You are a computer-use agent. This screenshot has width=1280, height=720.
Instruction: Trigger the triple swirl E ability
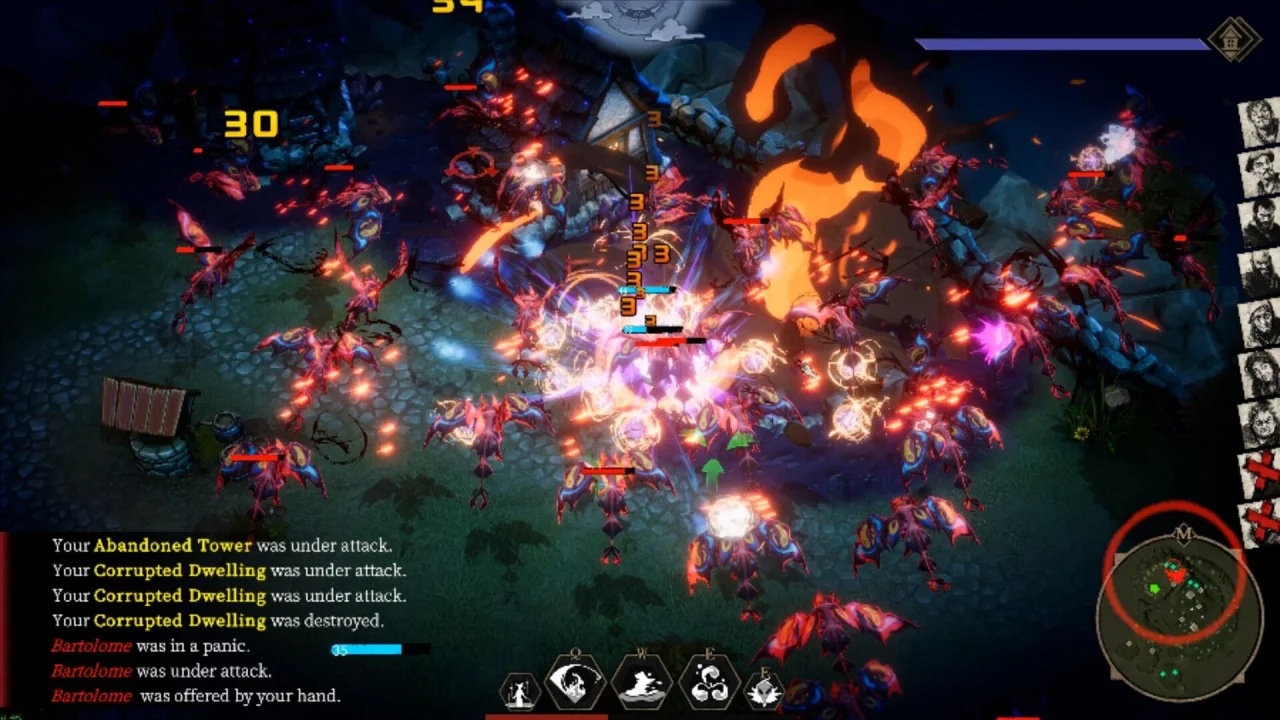pyautogui.click(x=709, y=685)
